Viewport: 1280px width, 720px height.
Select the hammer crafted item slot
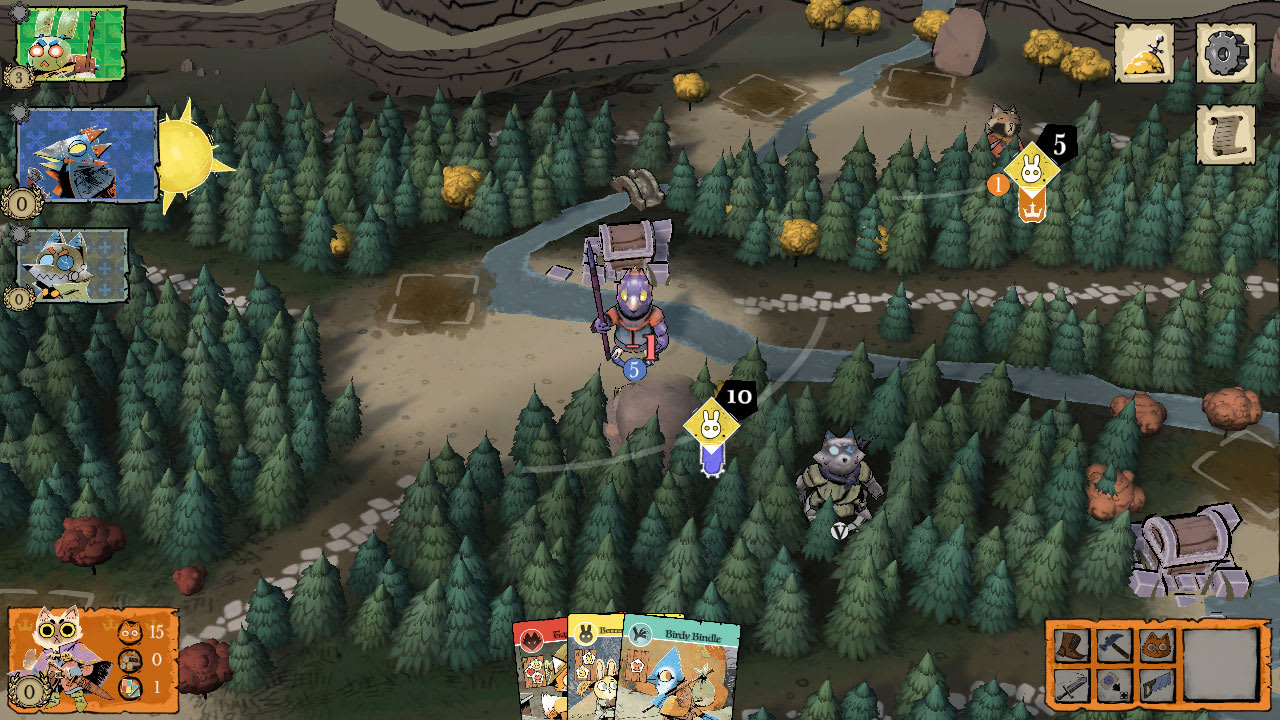(1115, 646)
